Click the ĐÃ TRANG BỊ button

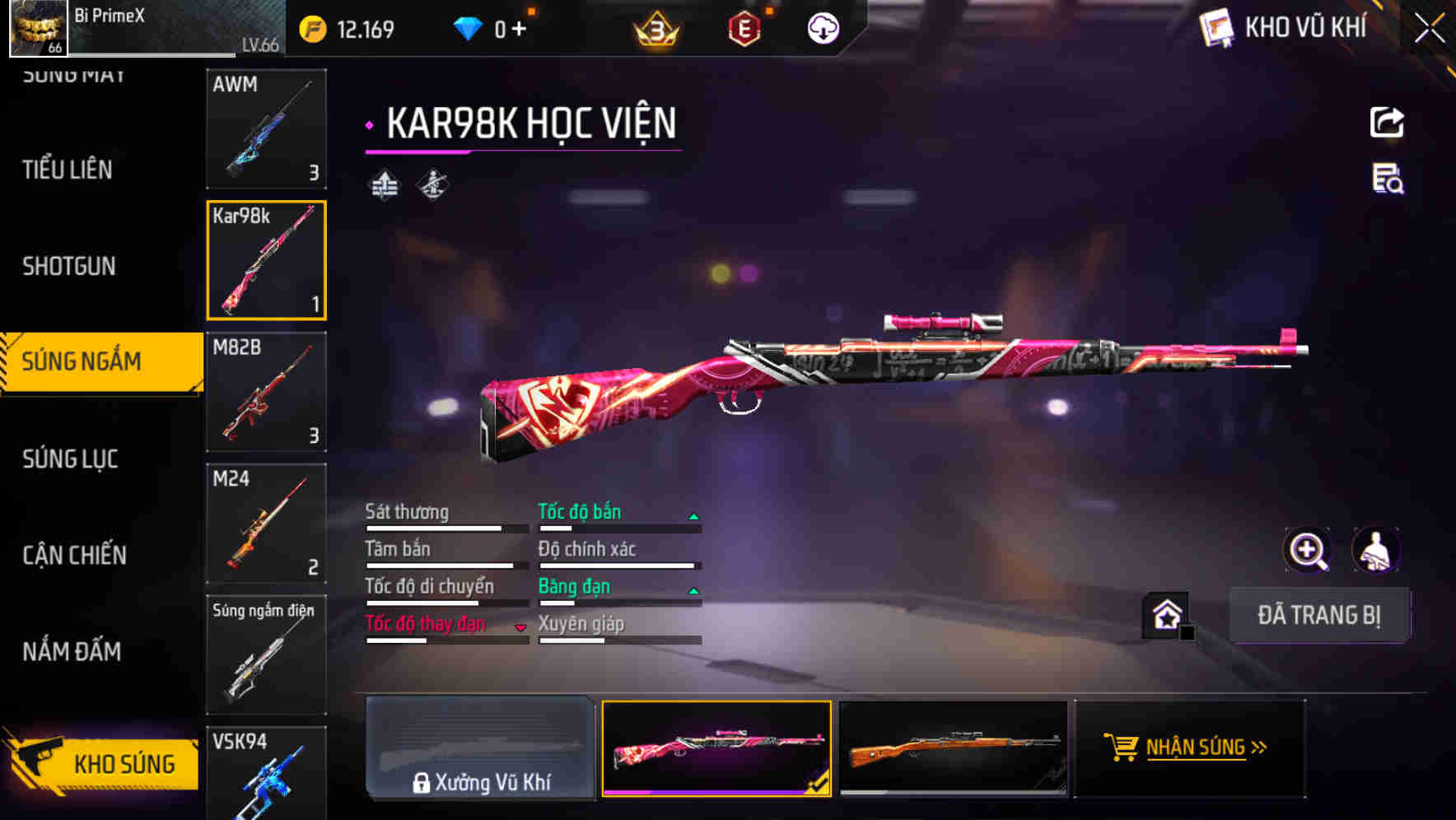1319,616
